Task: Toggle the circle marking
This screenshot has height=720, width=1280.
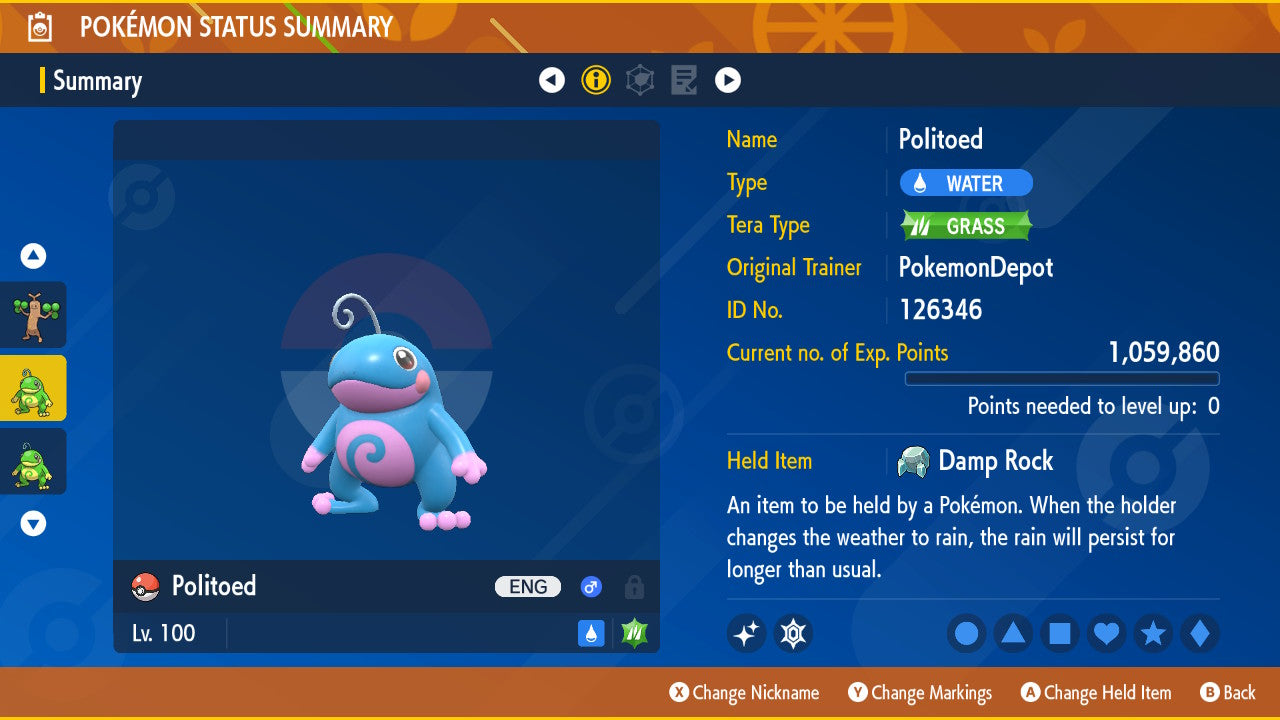Action: (966, 633)
